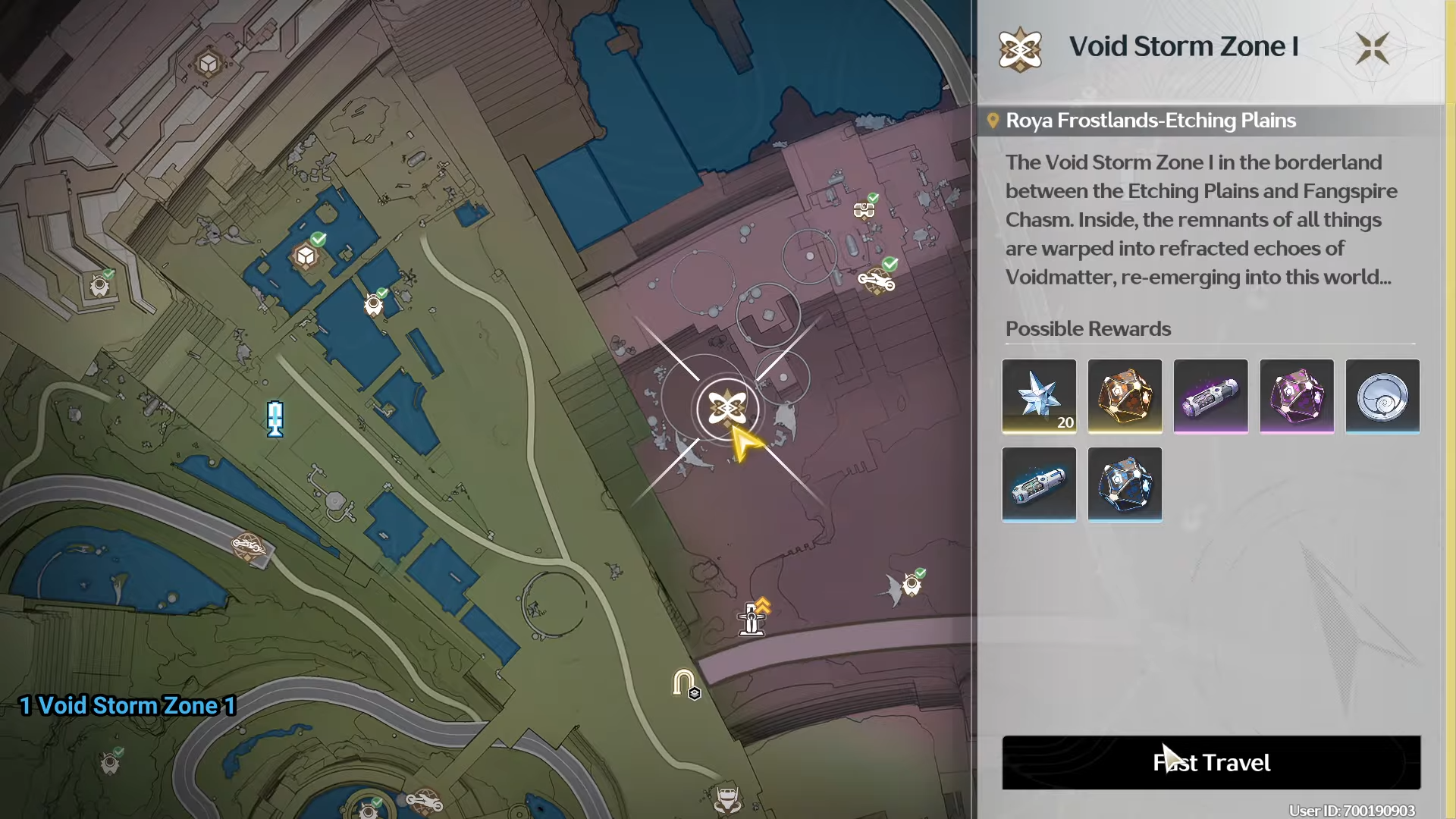The width and height of the screenshot is (1456, 819).
Task: Click the blue beacon tower map marker
Action: click(275, 419)
